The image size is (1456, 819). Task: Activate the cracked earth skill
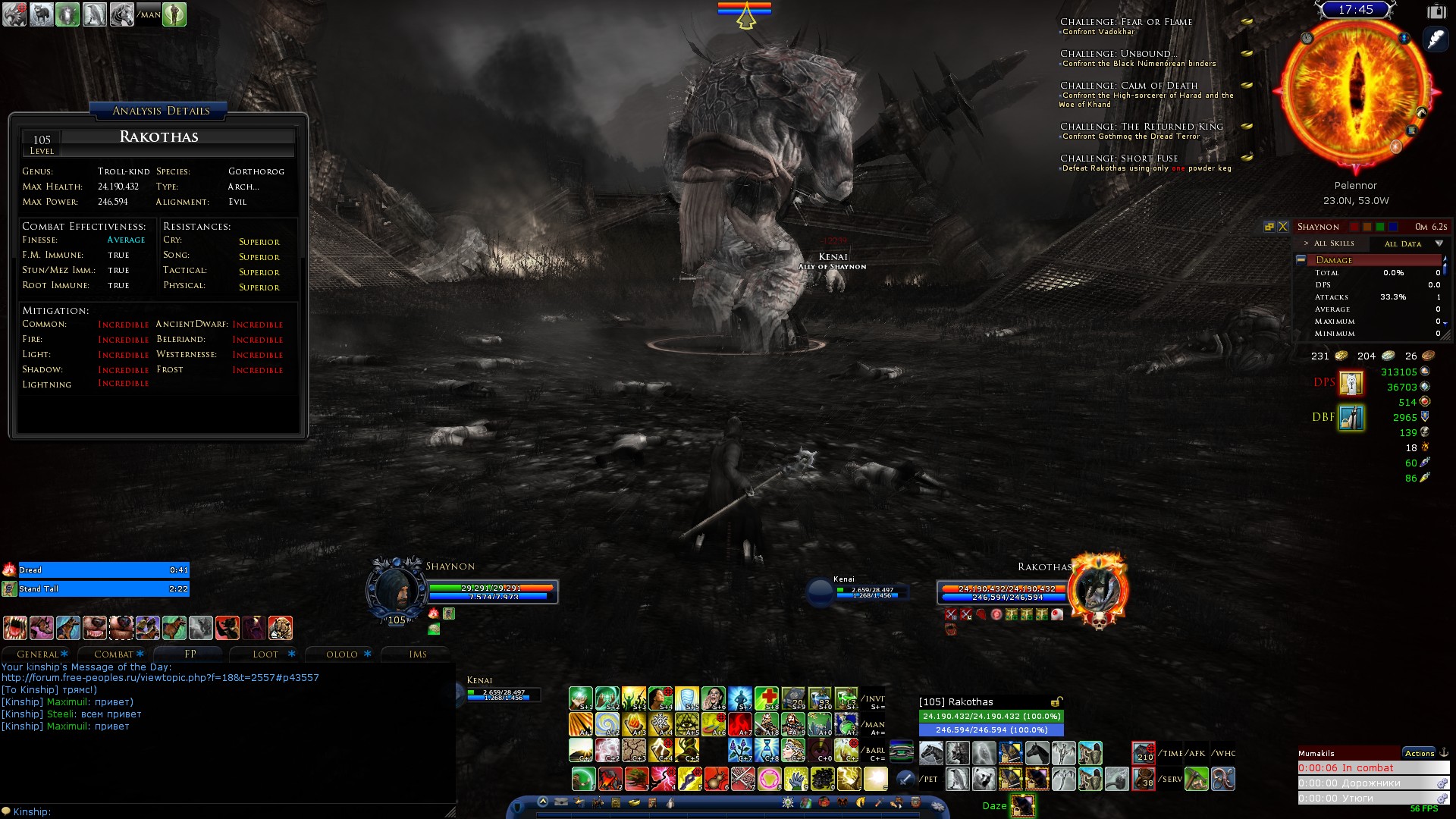(634, 750)
